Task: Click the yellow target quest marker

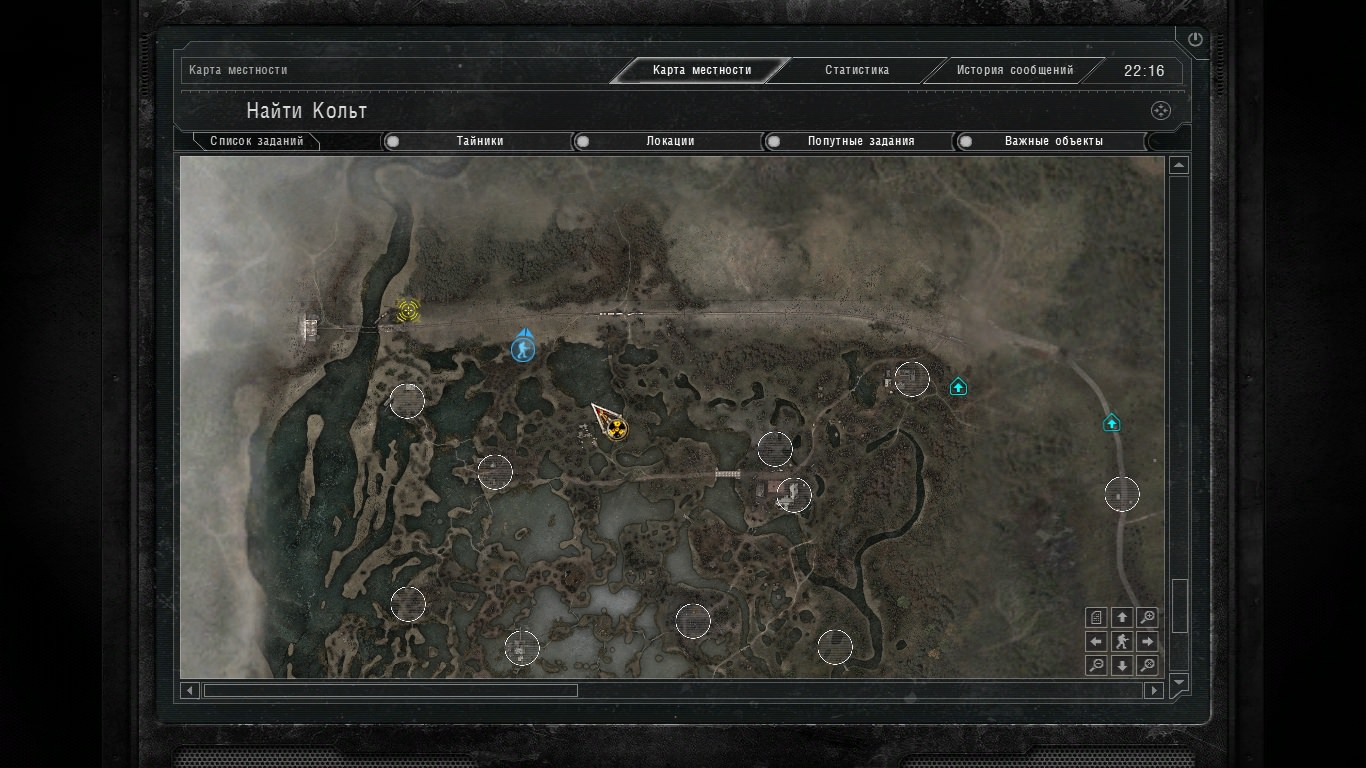Action: (x=407, y=310)
